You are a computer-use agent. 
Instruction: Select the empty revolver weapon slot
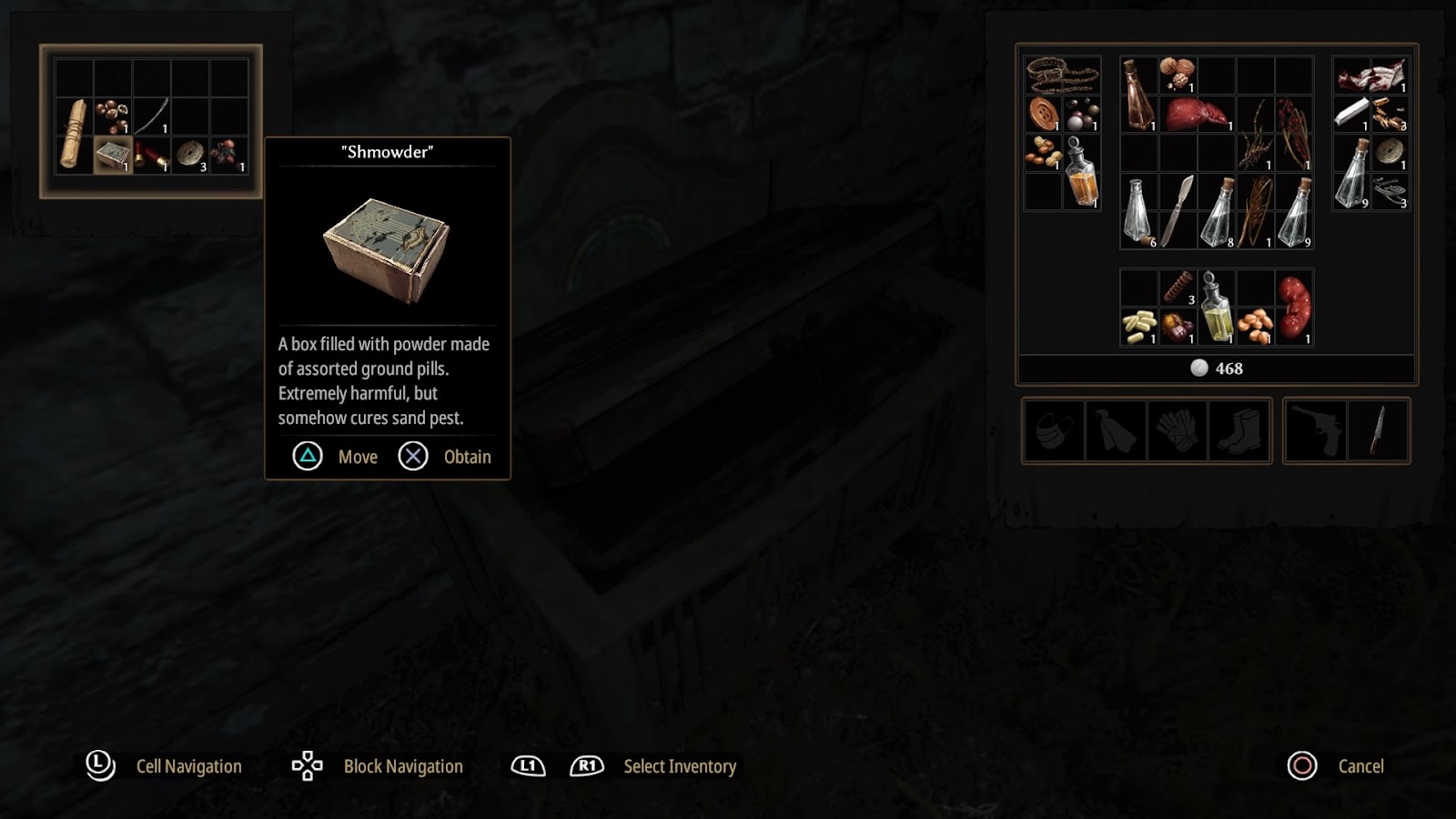pos(1317,430)
